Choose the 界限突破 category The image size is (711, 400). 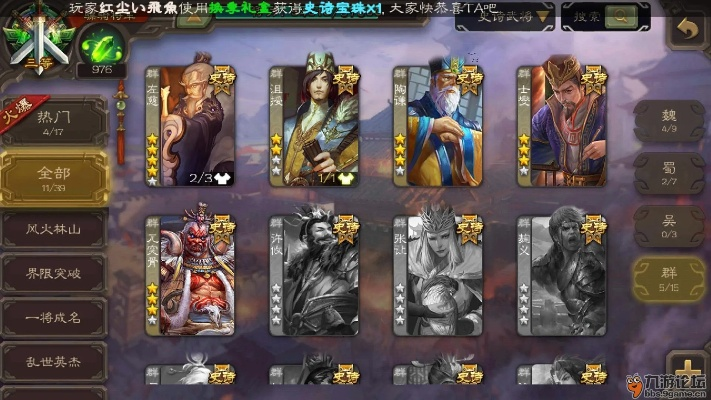click(53, 272)
